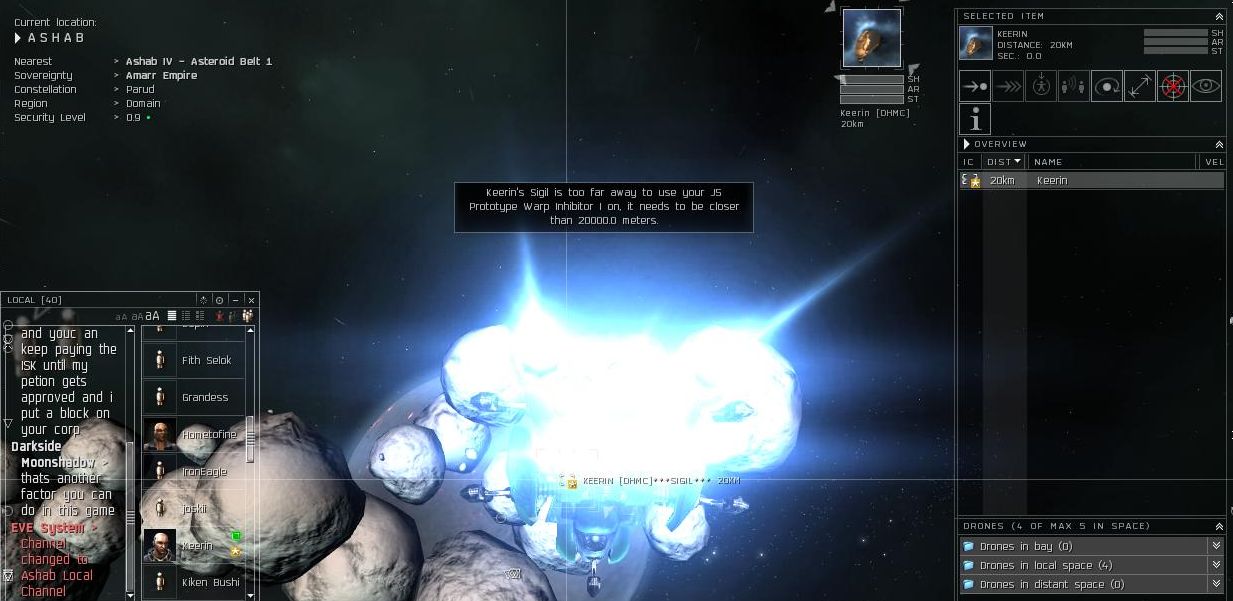Expand the Drones in bay group
This screenshot has width=1233, height=601.
(x=1216, y=546)
